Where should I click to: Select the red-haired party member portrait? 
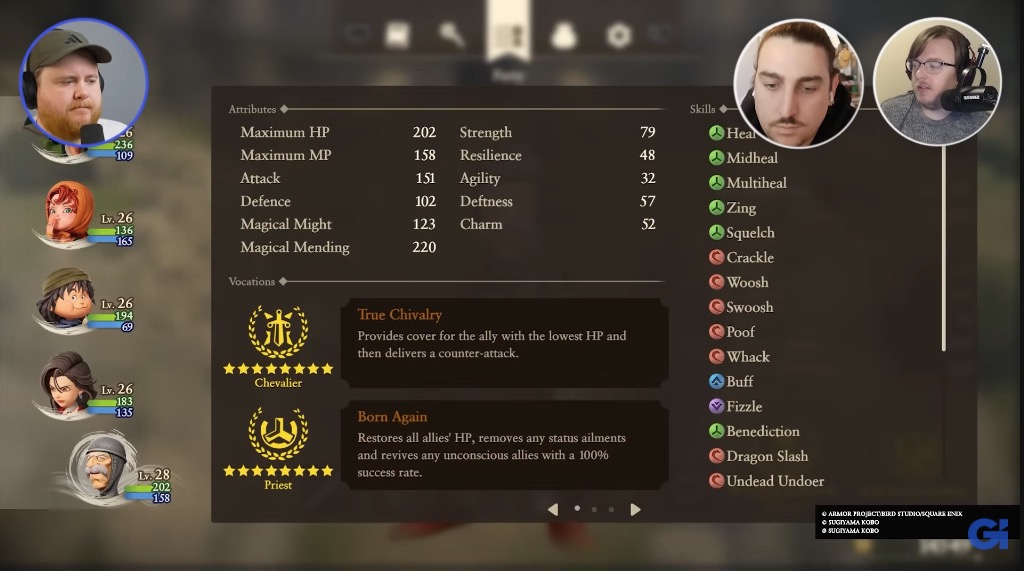pyautogui.click(x=70, y=213)
